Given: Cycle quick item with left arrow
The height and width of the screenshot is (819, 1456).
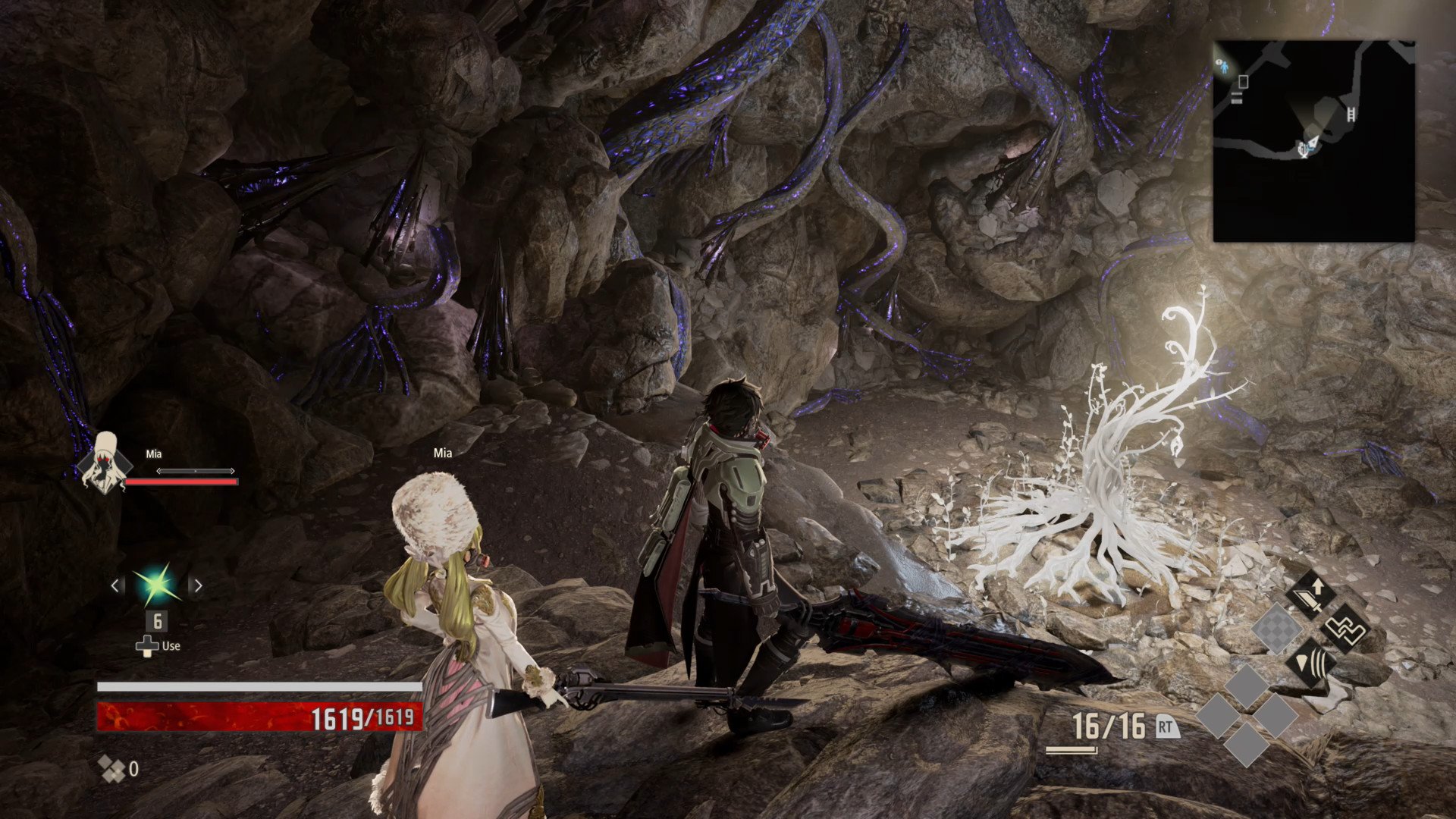Looking at the screenshot, I should 116,585.
